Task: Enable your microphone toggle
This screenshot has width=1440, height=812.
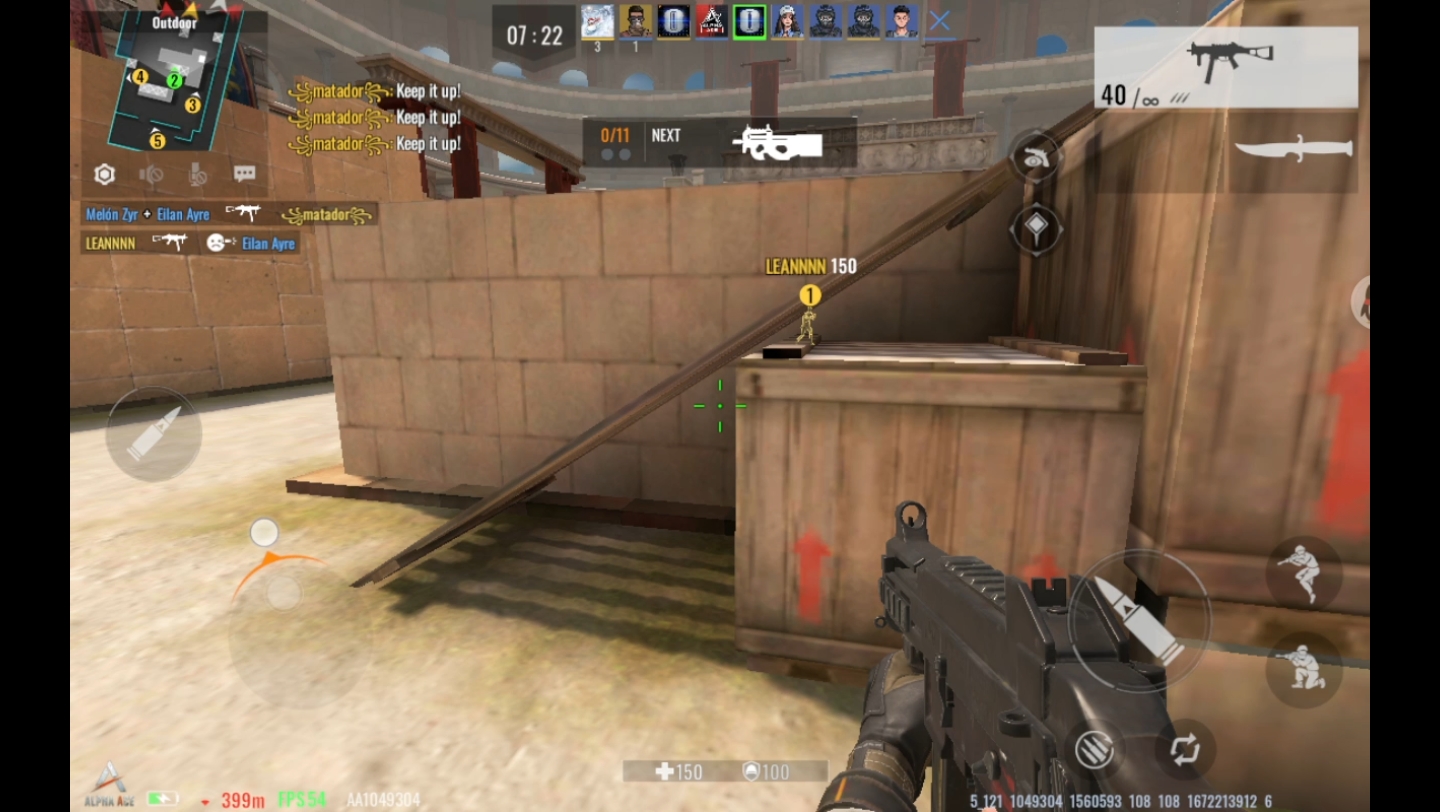Action: click(198, 173)
